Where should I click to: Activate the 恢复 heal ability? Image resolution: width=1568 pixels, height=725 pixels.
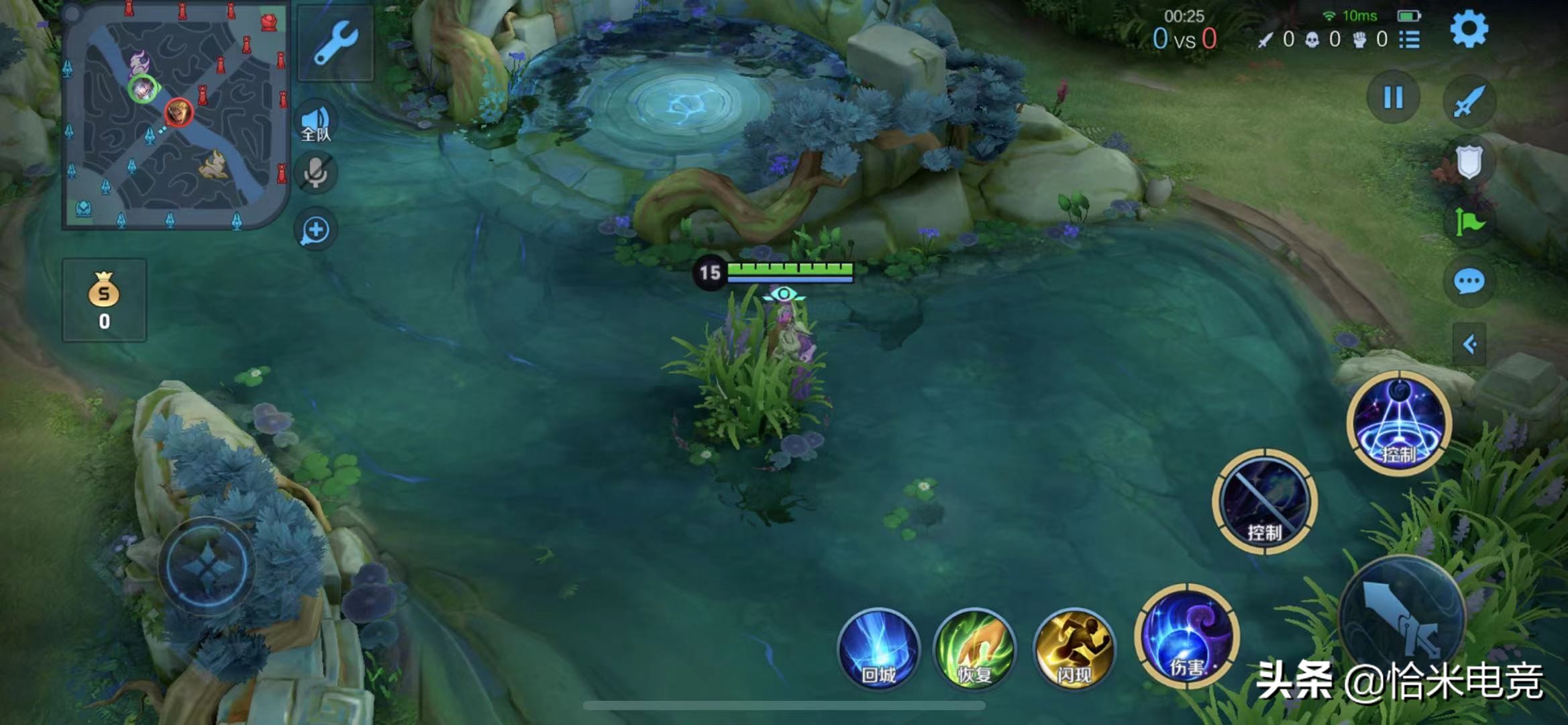(x=974, y=649)
